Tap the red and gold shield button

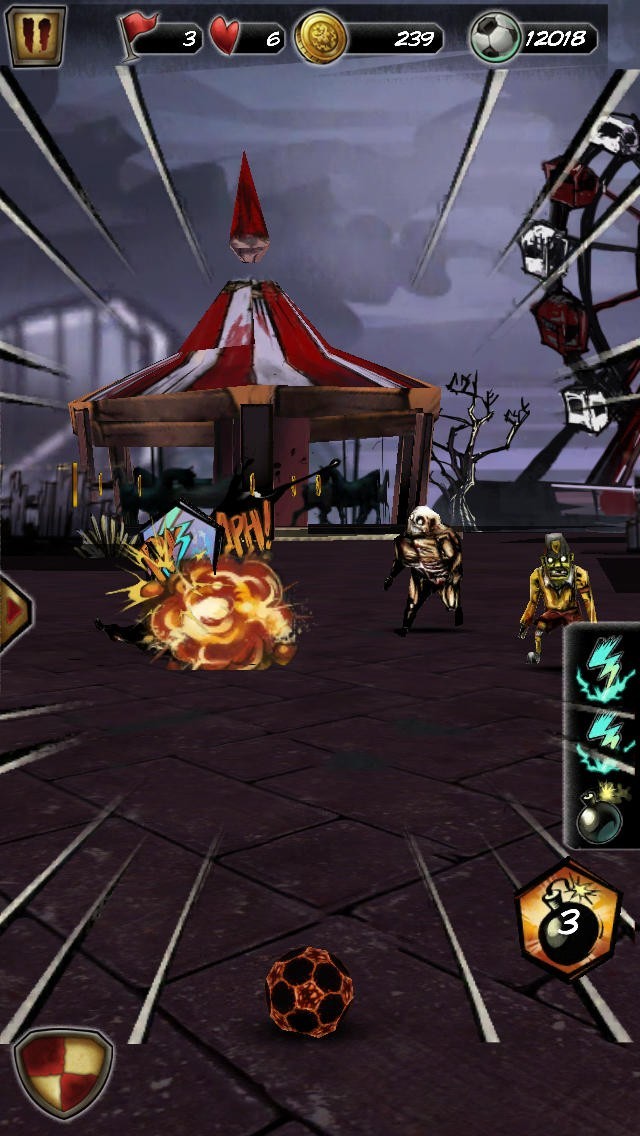click(62, 1074)
